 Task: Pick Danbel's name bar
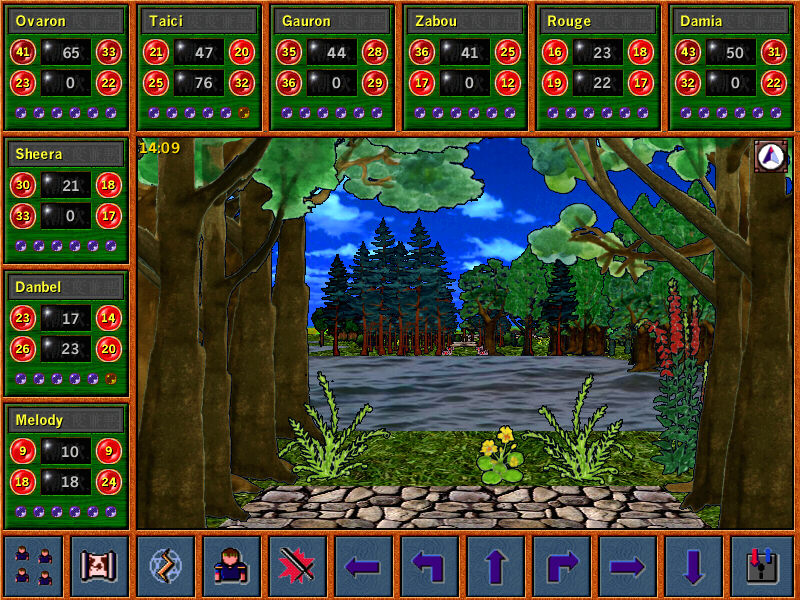click(x=67, y=287)
